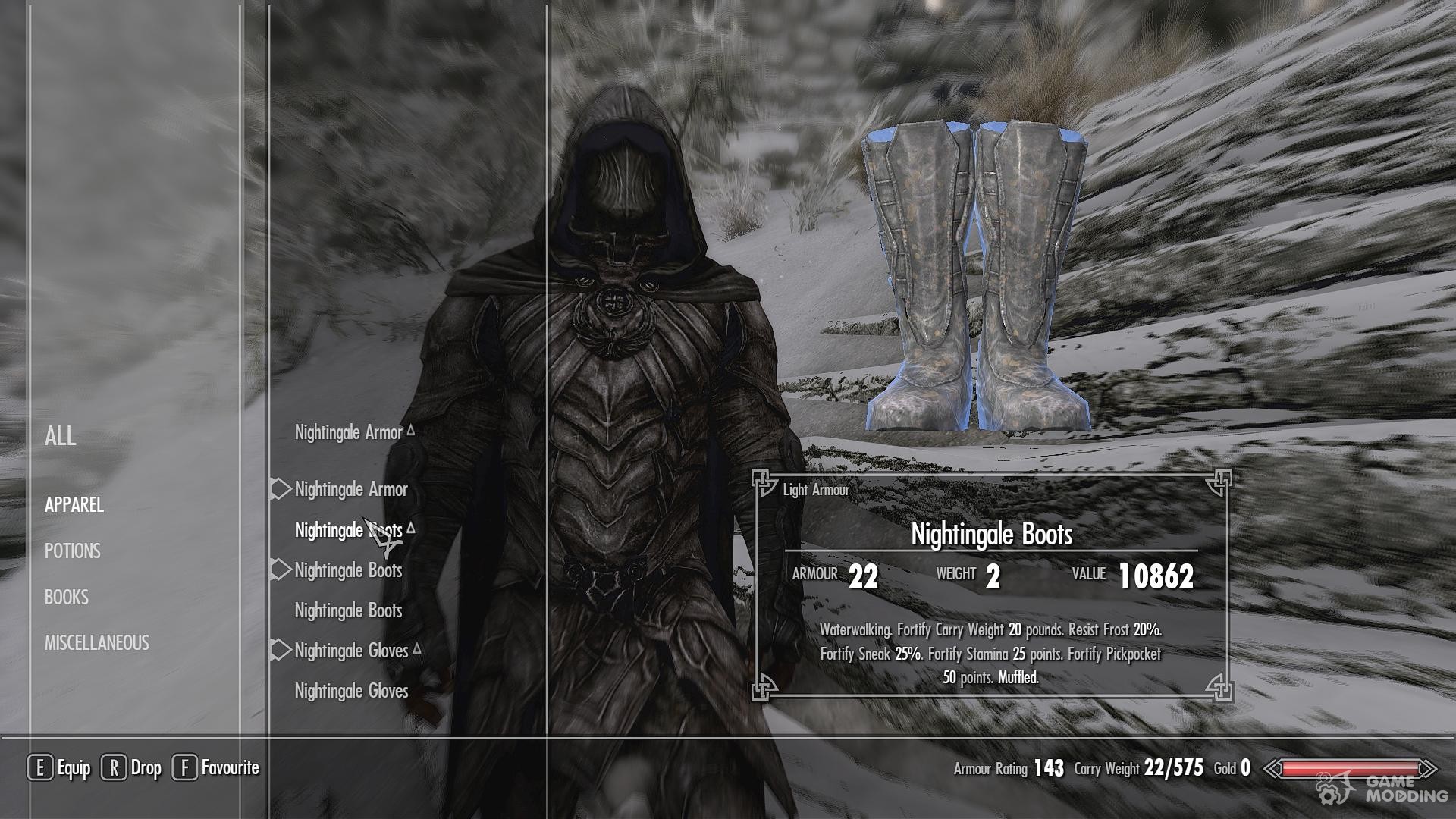Toggle equip diamond next to Nightingale Boots
The image size is (1456, 819).
[x=279, y=570]
